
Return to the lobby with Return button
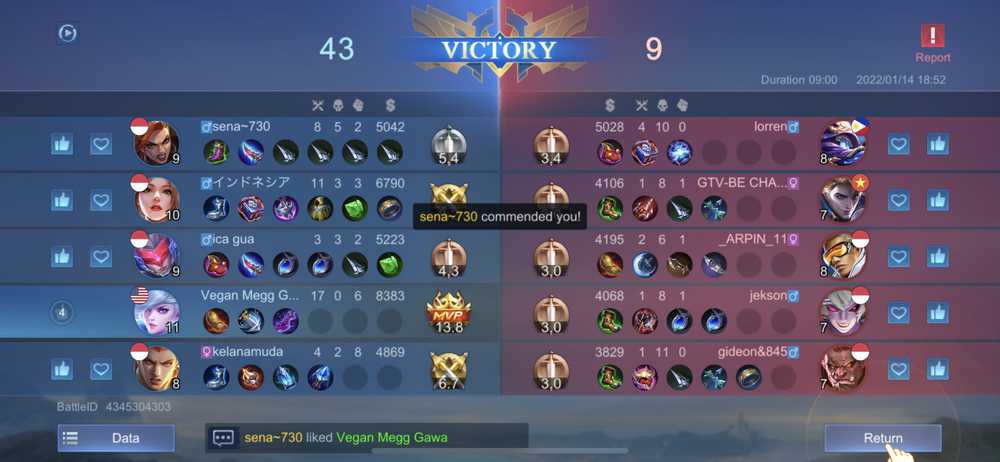[x=882, y=438]
